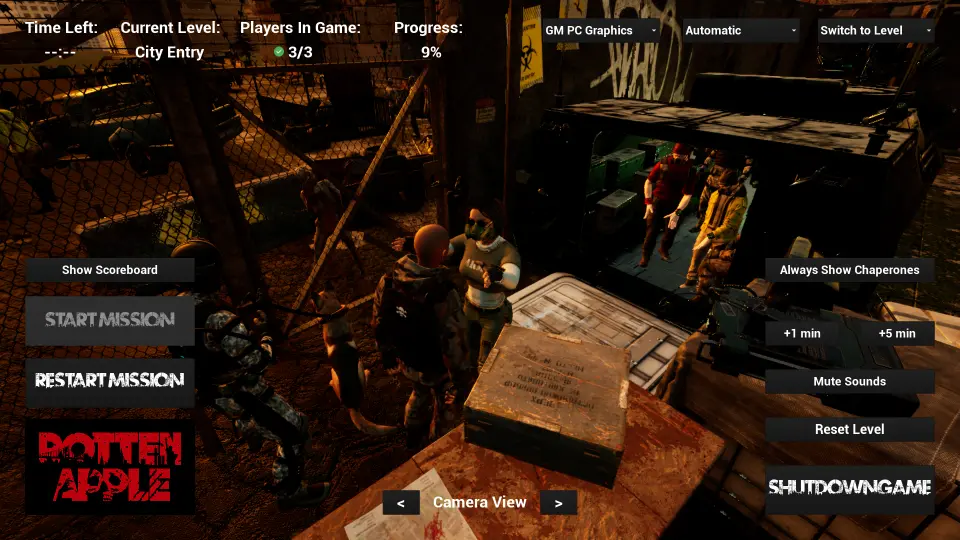960x540 pixels.
Task: Expand the Automatic dropdown
Action: 740,31
